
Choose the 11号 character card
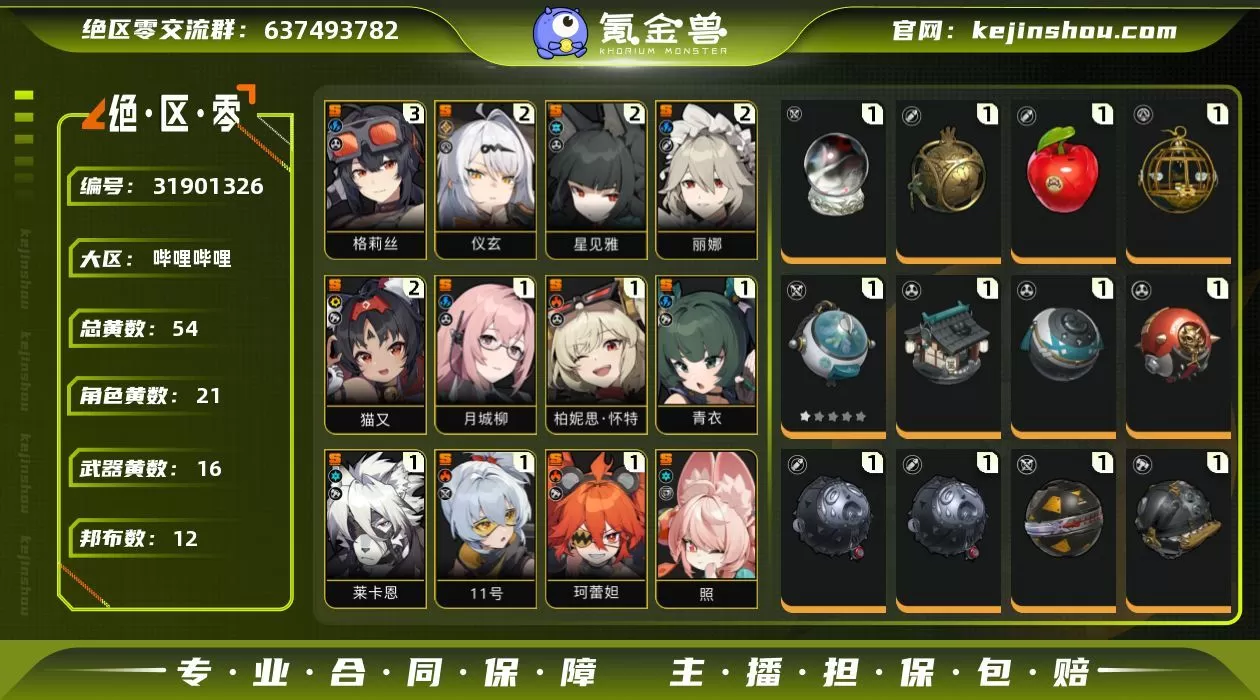[x=486, y=527]
